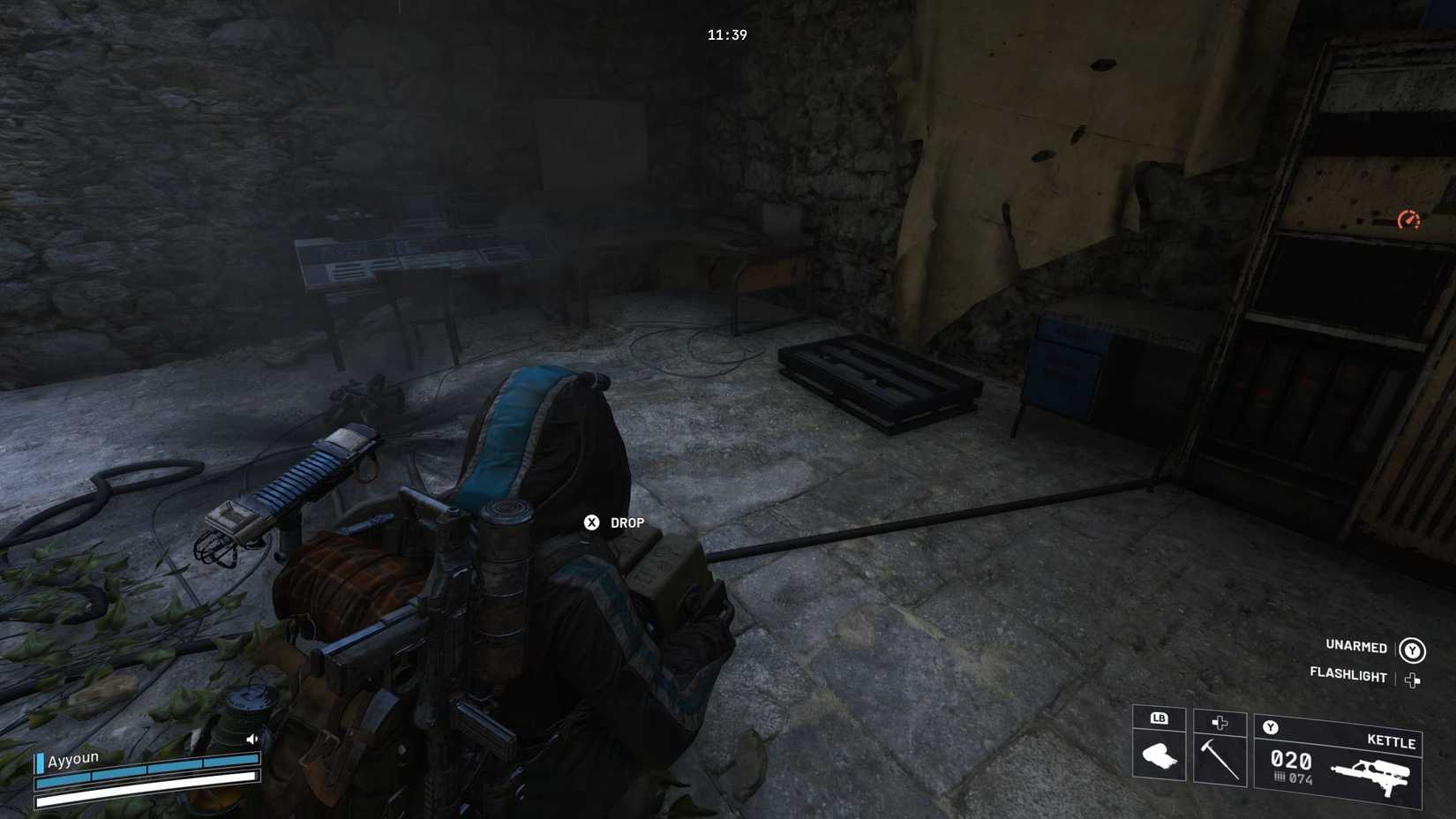Click the Ayyoun name label
Screen dimensions: 1456x819
coord(74,759)
